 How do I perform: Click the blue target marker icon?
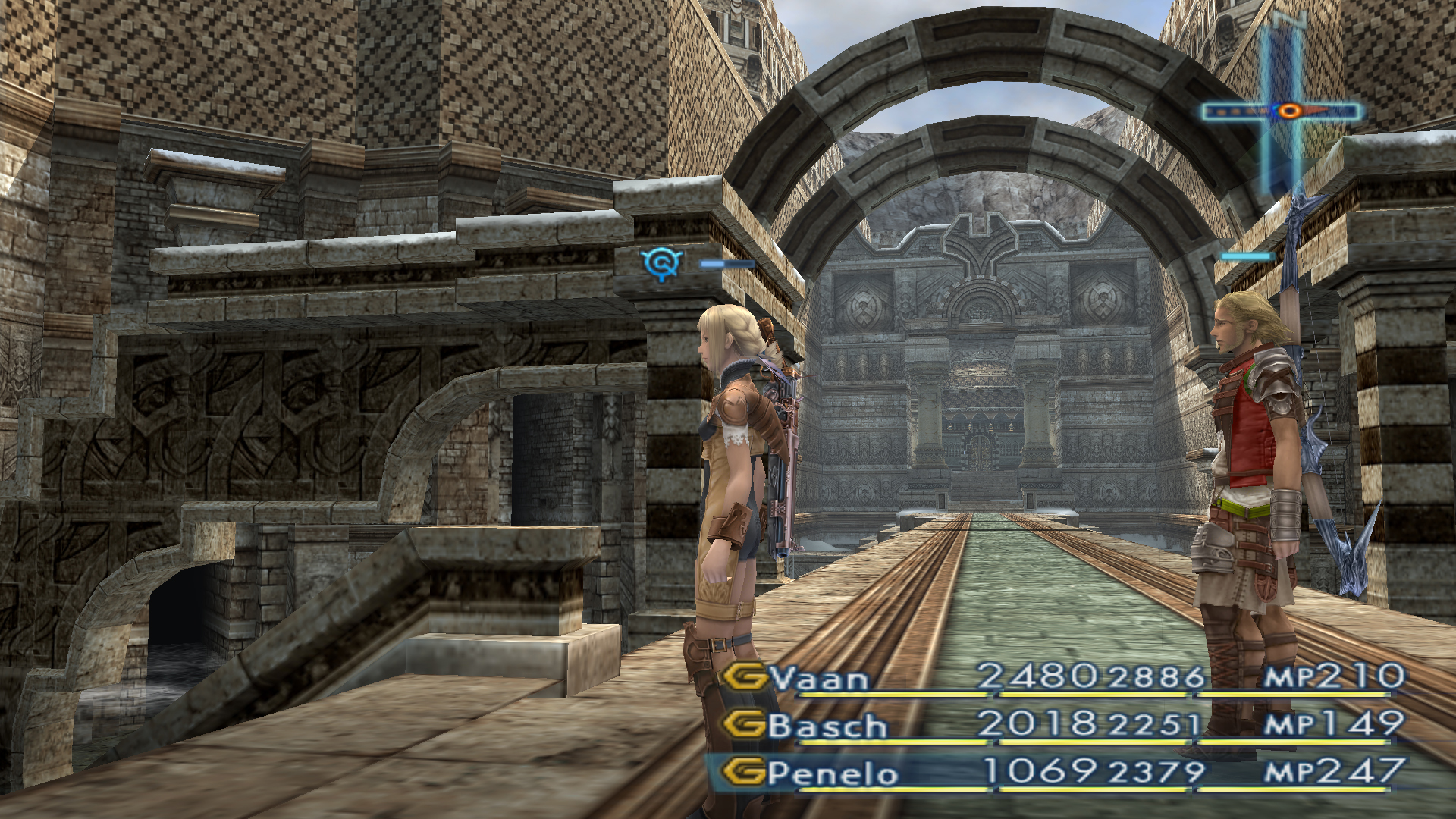[x=662, y=263]
